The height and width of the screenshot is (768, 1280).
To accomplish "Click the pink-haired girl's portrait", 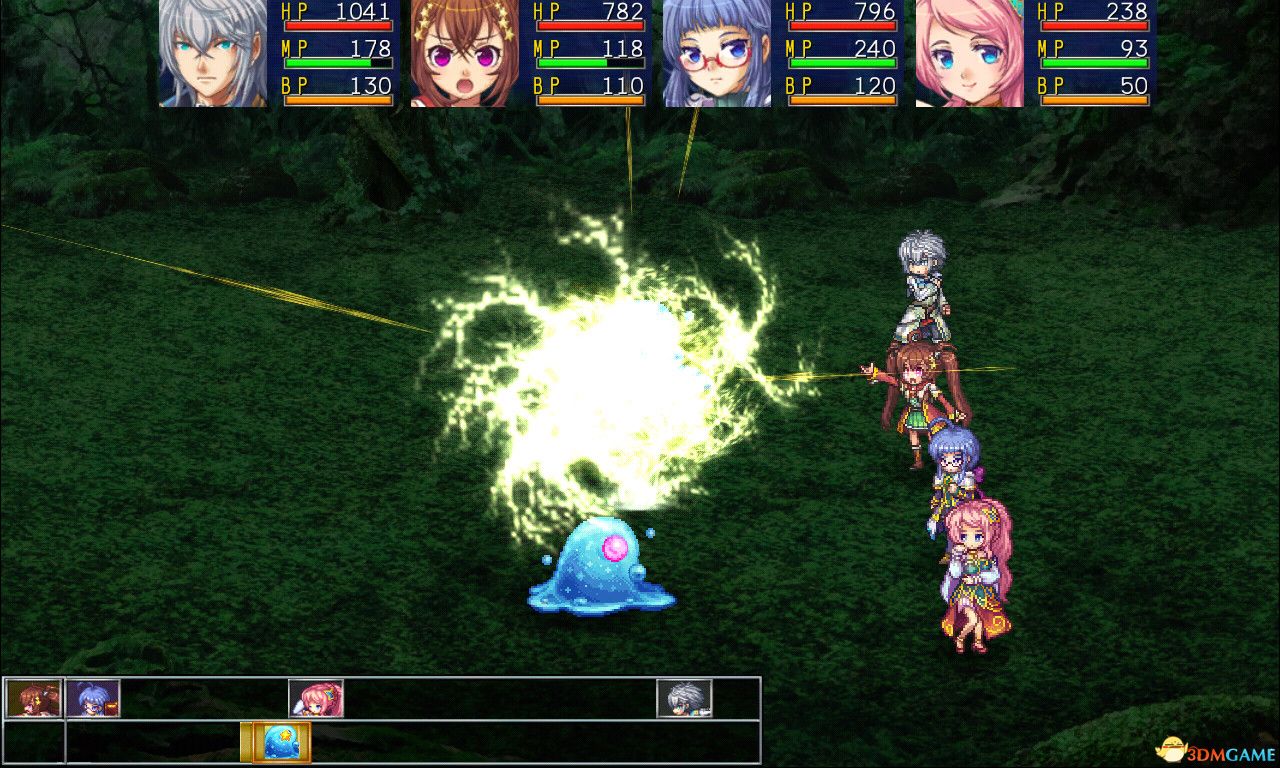I will pos(968,55).
